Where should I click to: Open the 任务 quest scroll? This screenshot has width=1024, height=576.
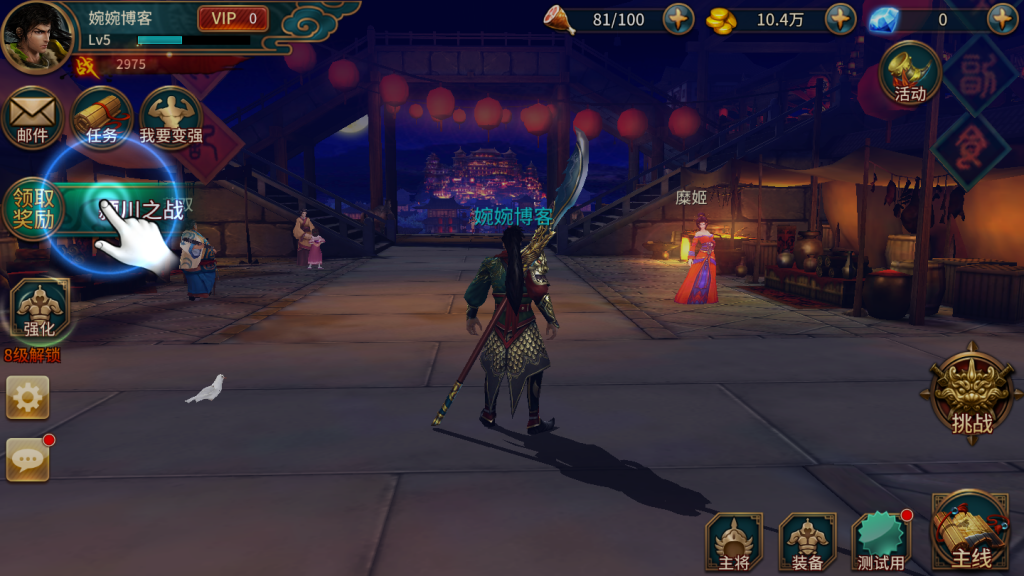[x=102, y=117]
